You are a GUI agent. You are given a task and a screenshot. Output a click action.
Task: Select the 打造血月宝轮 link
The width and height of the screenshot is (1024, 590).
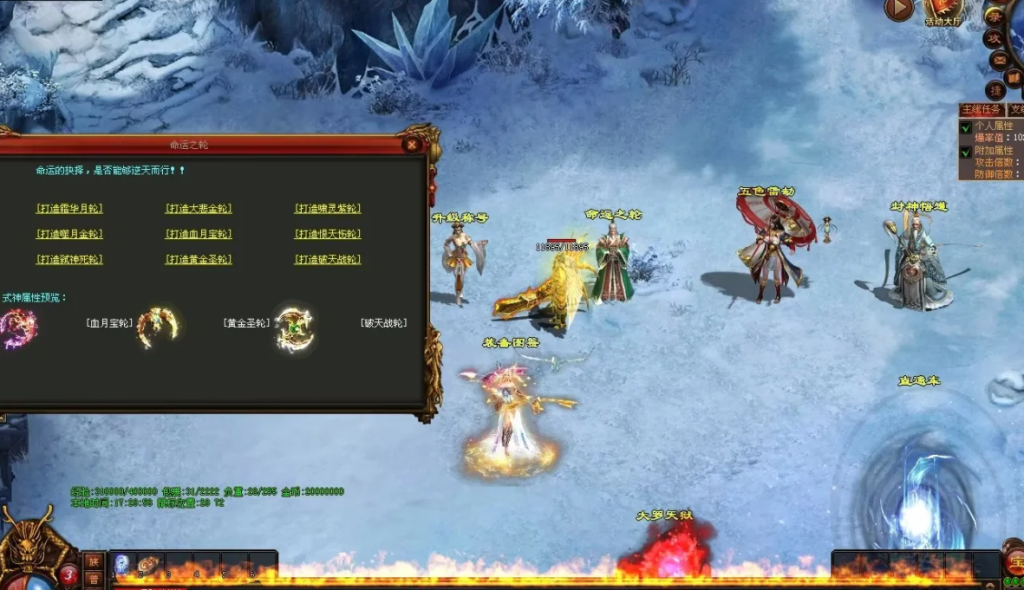[x=198, y=234]
